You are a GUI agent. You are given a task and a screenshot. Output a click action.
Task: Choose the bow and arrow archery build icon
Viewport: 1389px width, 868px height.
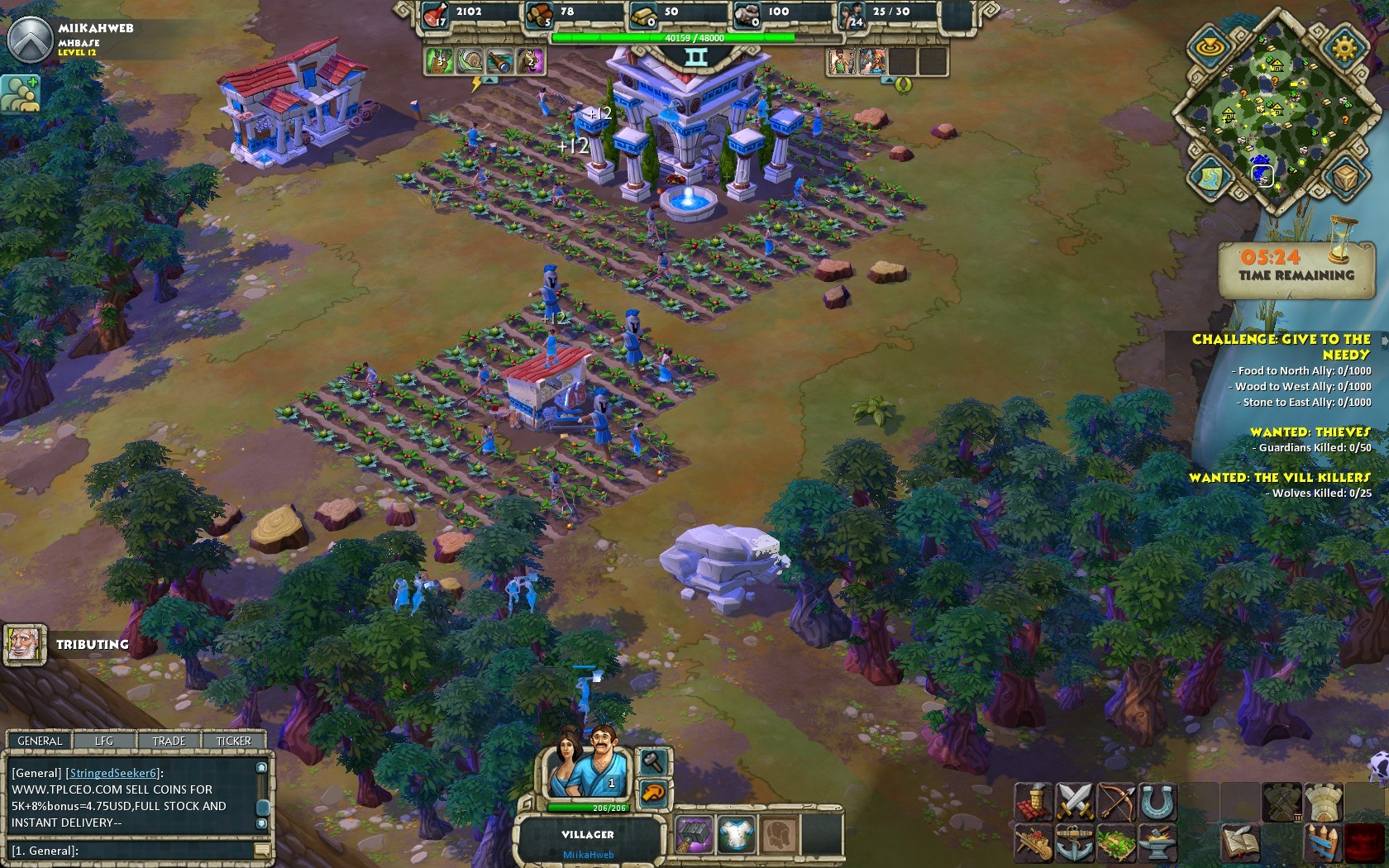1115,801
